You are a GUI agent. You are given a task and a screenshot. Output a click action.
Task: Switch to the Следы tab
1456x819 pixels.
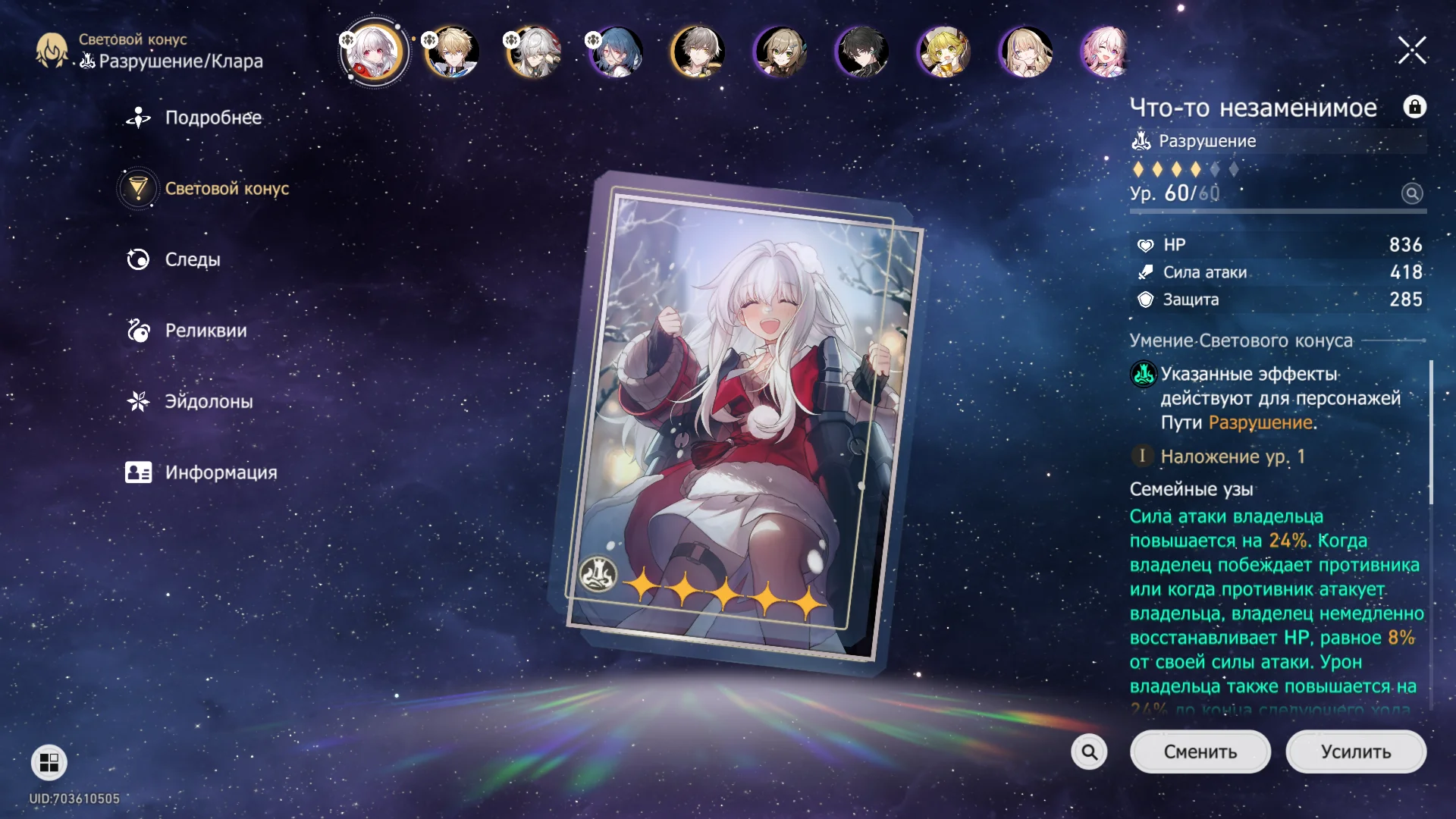192,260
